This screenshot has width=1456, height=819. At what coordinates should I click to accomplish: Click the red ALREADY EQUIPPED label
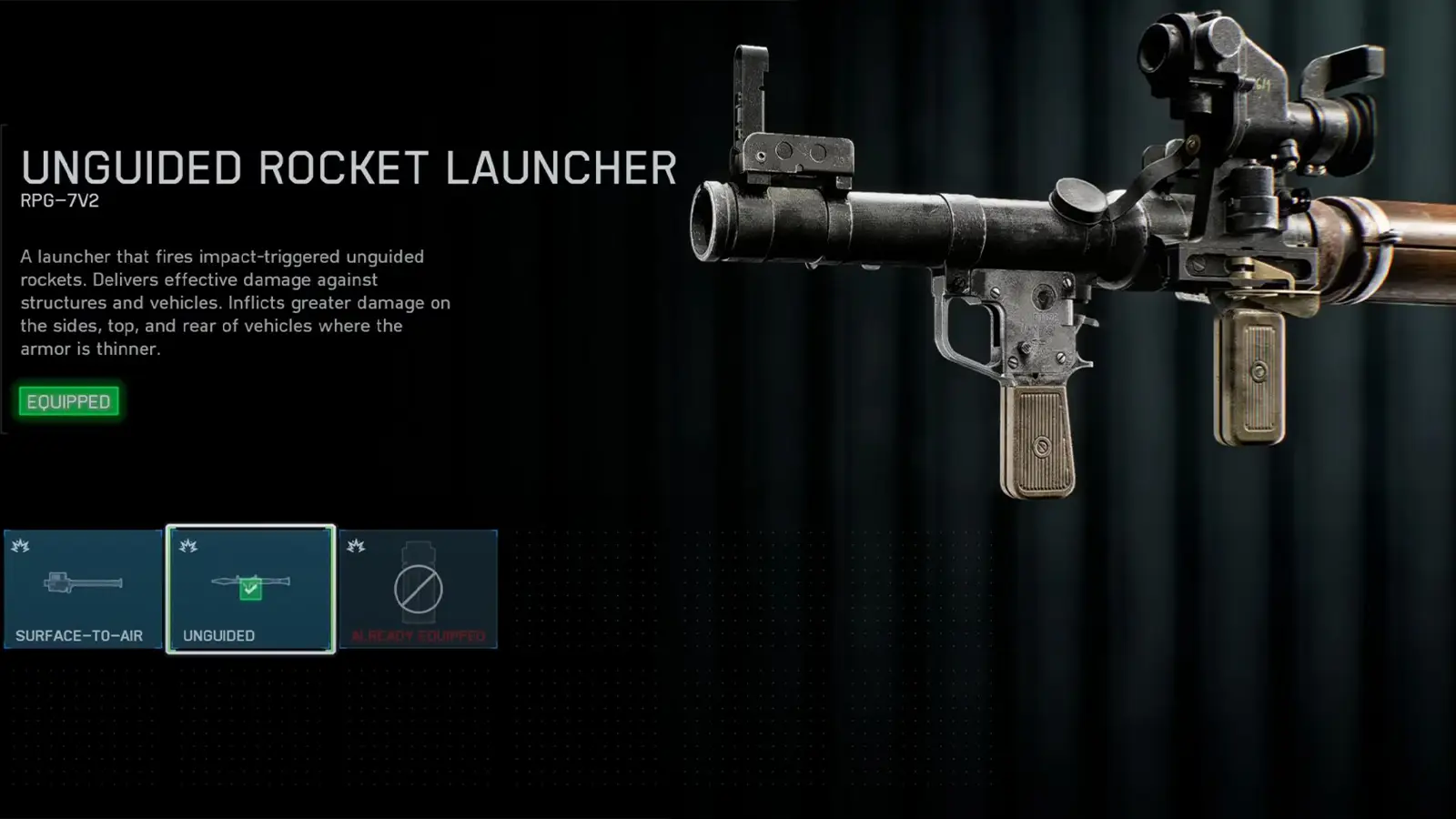(x=419, y=635)
